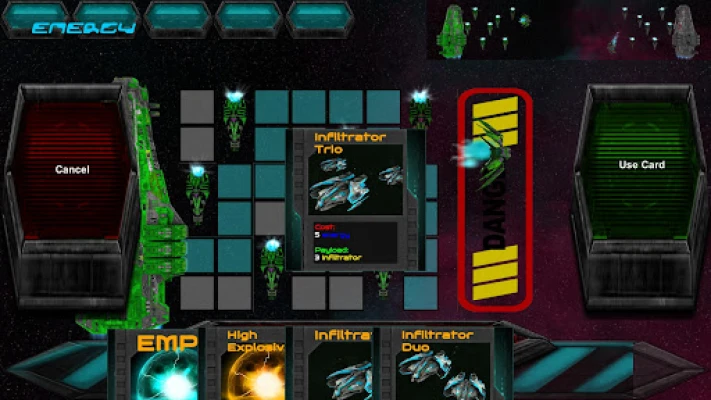Open the battlefield overview minimap
Image resolution: width=711 pixels, height=400 pixels.
(x=567, y=29)
